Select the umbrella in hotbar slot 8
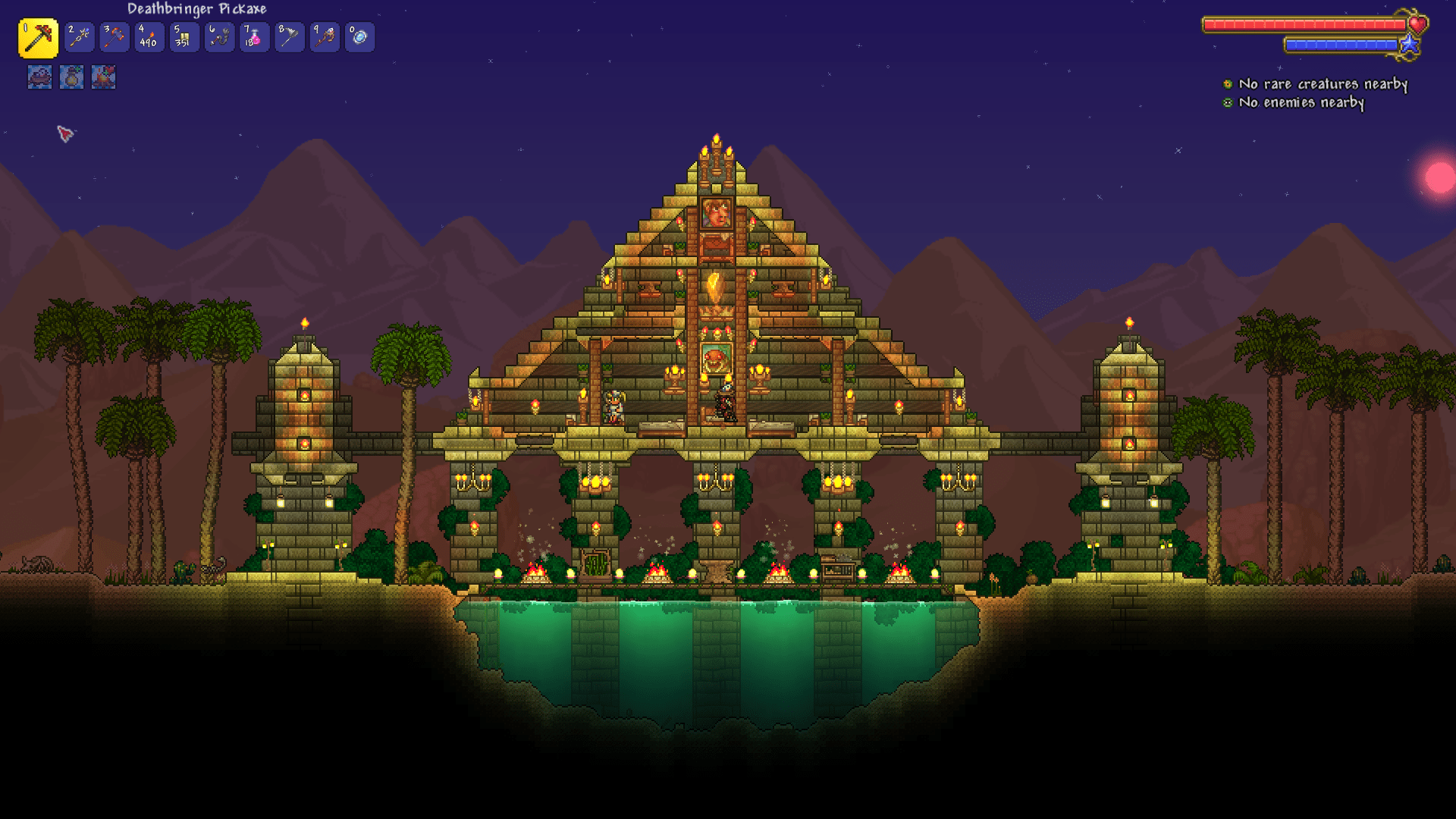Screen dimensions: 1456x819 (288, 36)
